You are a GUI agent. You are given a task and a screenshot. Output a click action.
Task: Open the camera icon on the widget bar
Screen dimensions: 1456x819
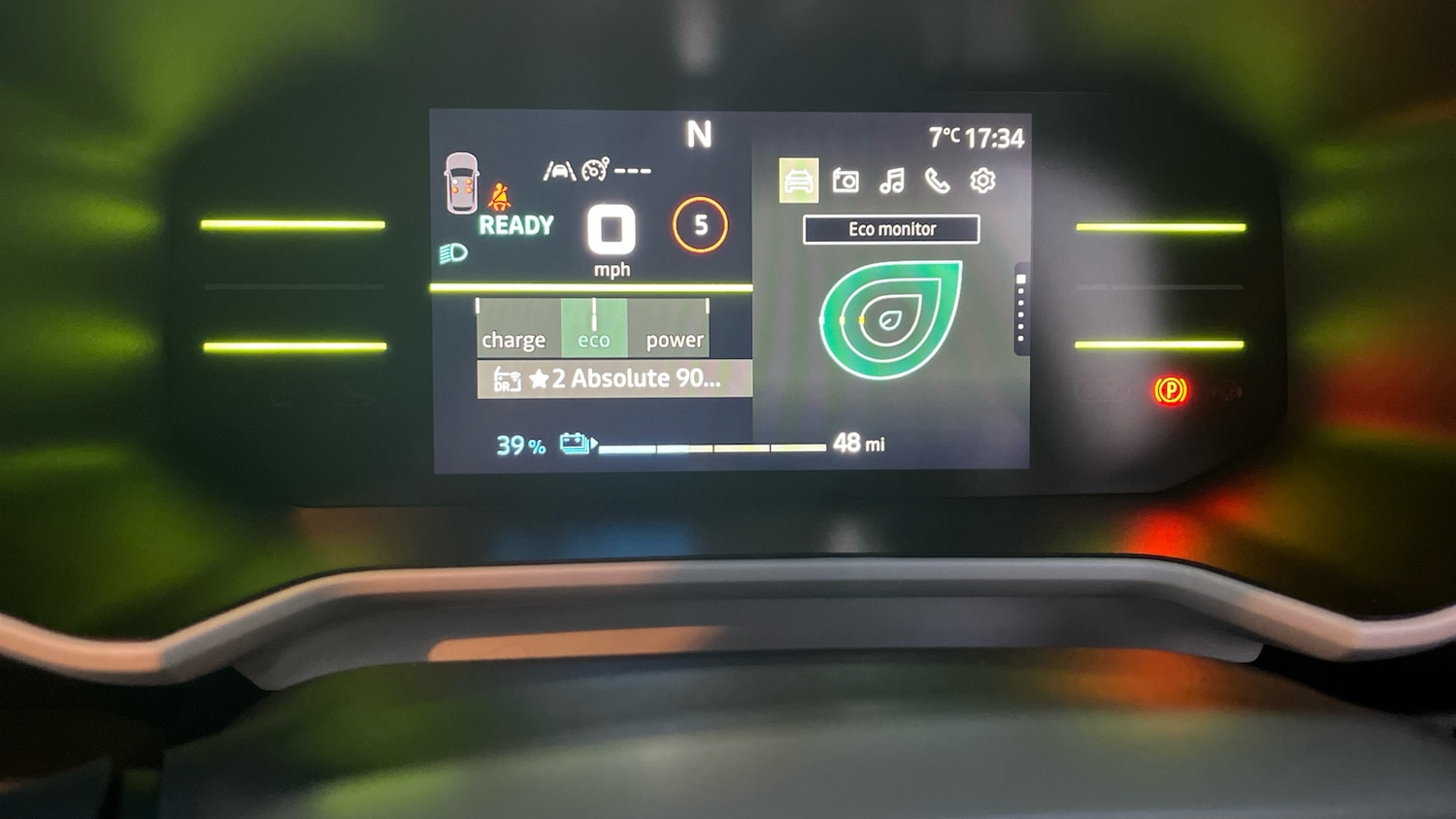[x=847, y=179]
